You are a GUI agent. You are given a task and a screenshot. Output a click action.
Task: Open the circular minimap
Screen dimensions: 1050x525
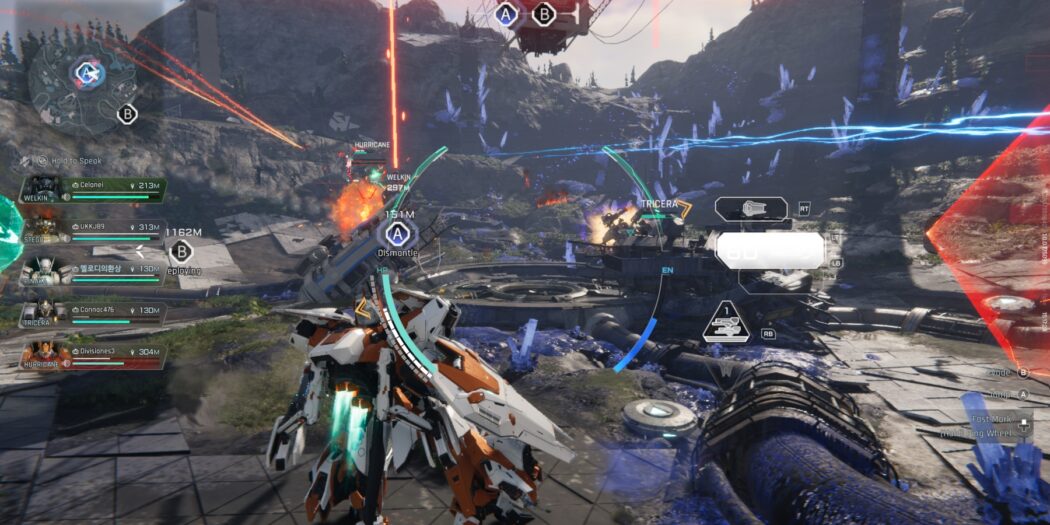tap(81, 81)
